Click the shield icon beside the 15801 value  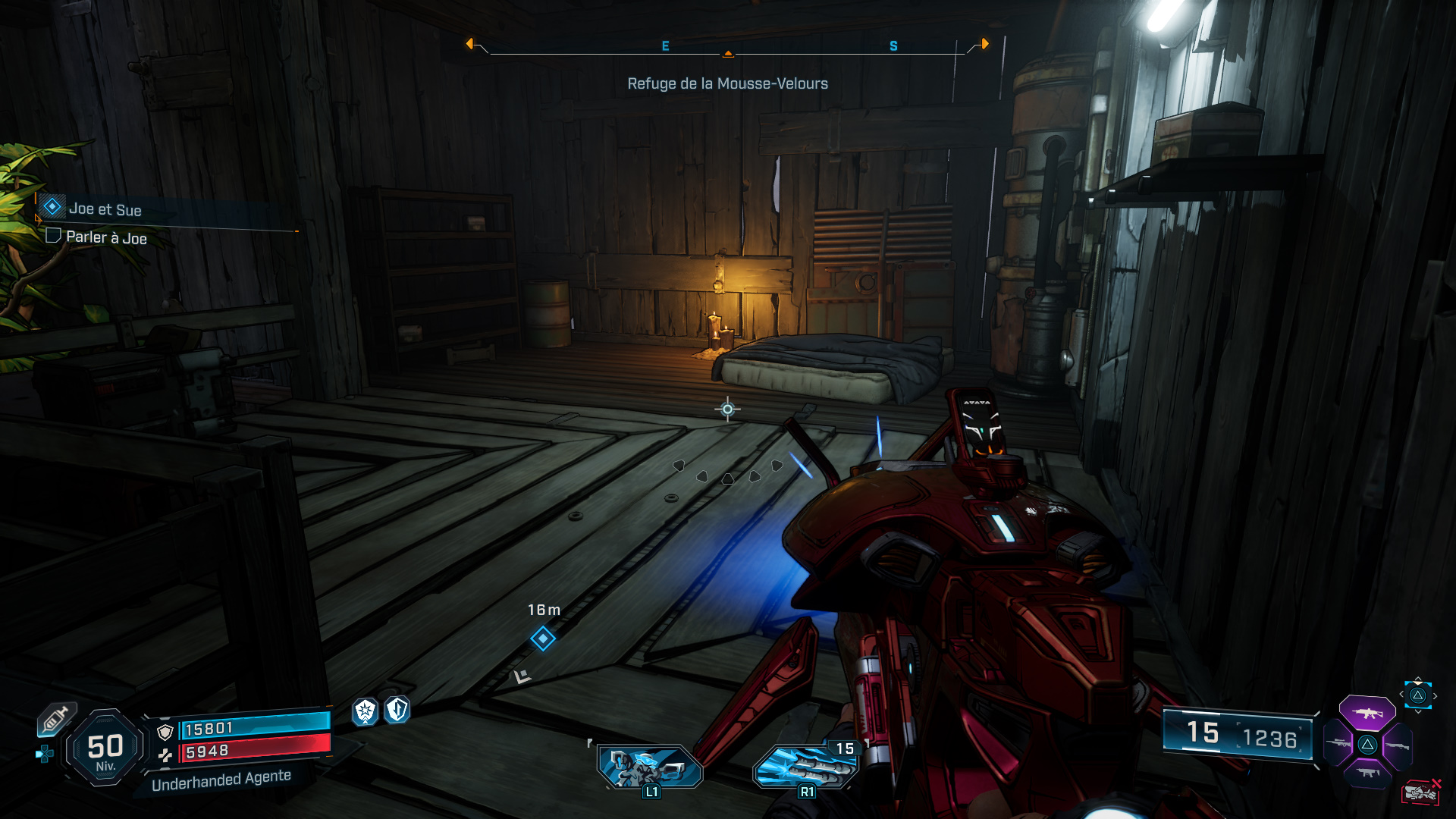coord(165,732)
